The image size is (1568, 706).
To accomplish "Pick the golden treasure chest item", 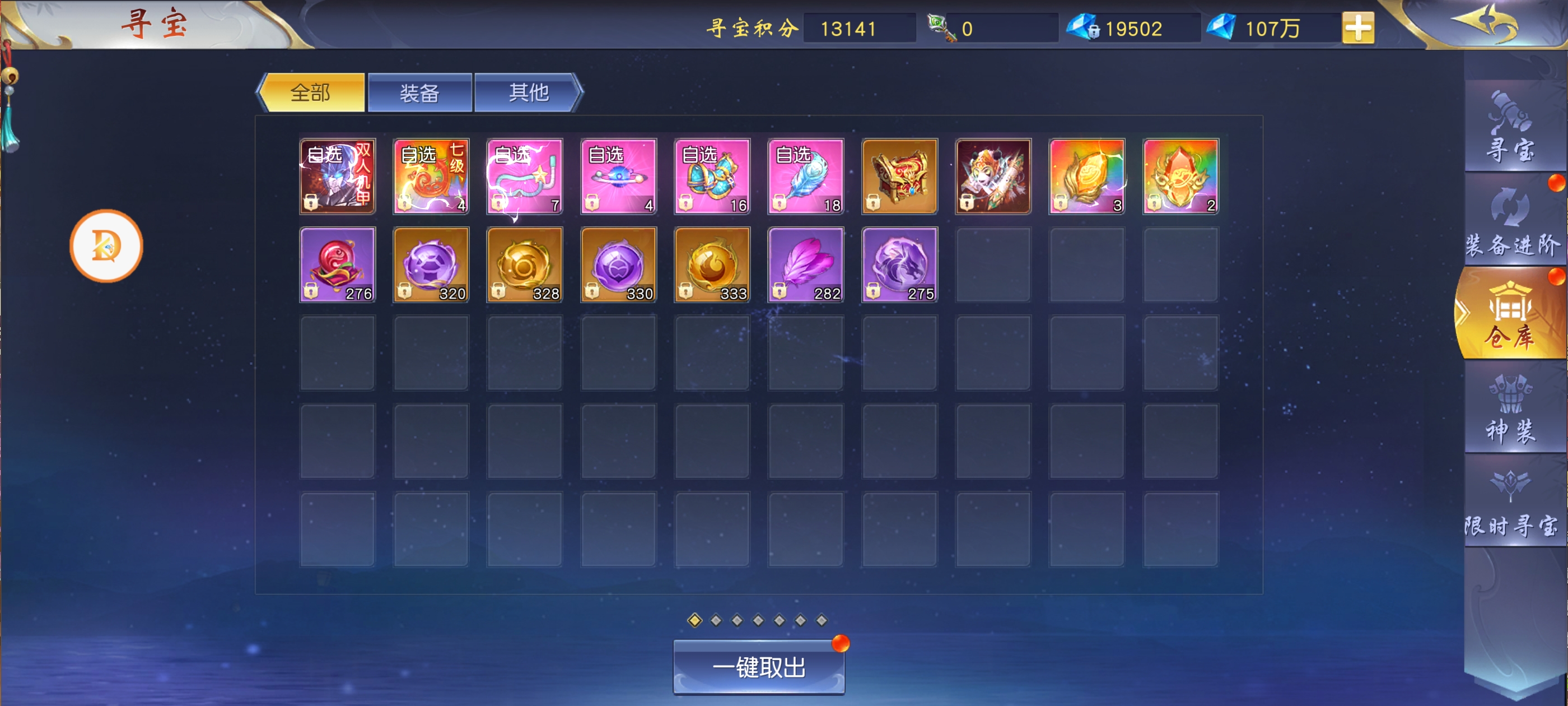I will (900, 176).
